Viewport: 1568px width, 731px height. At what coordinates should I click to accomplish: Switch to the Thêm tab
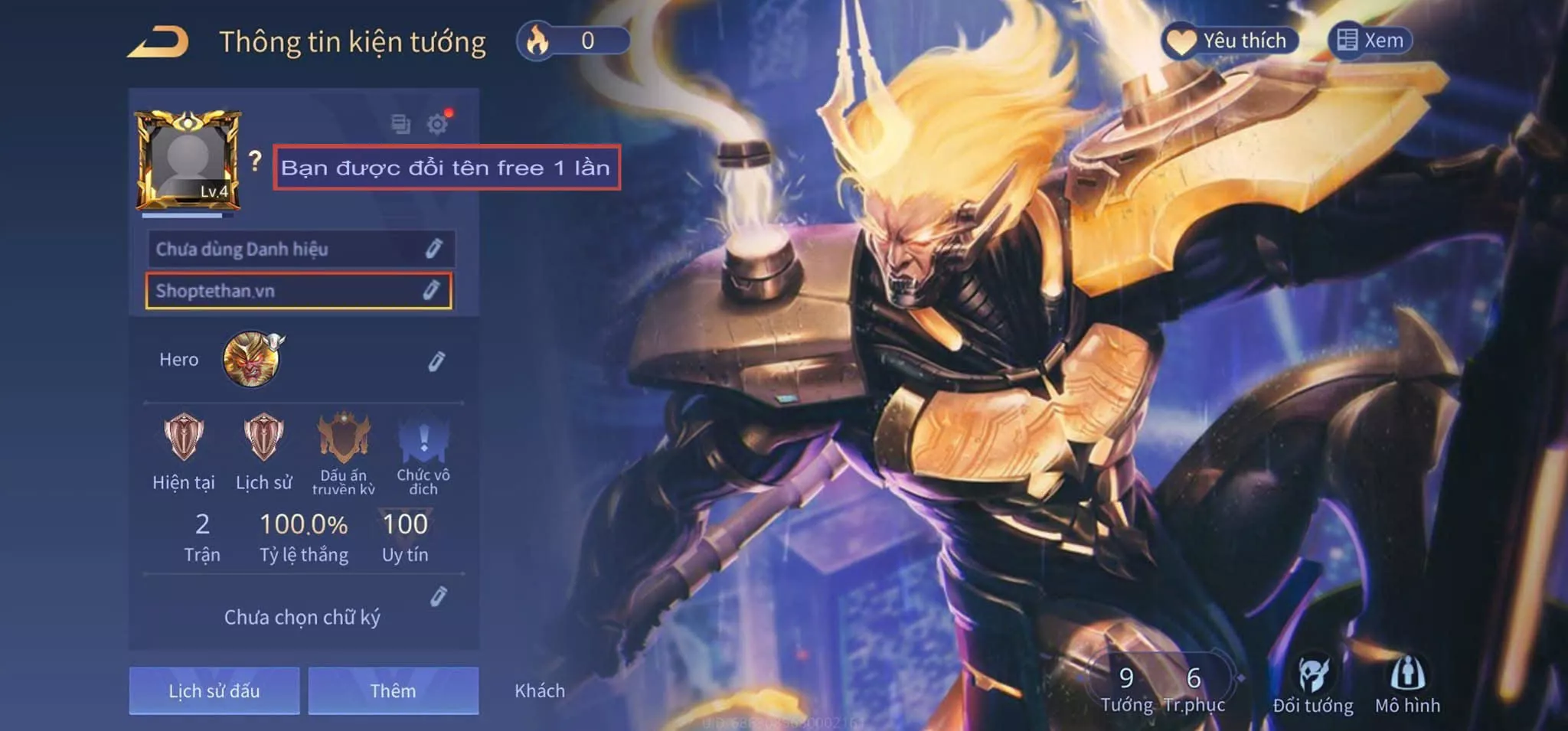[394, 690]
